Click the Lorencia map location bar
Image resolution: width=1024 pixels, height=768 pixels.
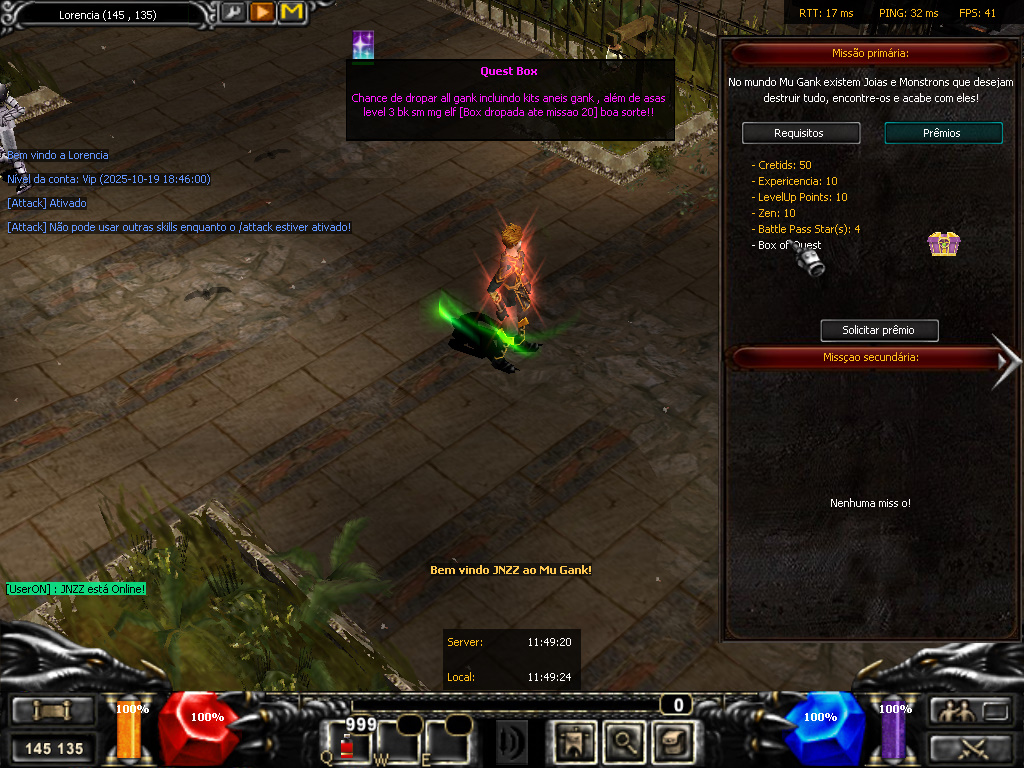tap(110, 14)
